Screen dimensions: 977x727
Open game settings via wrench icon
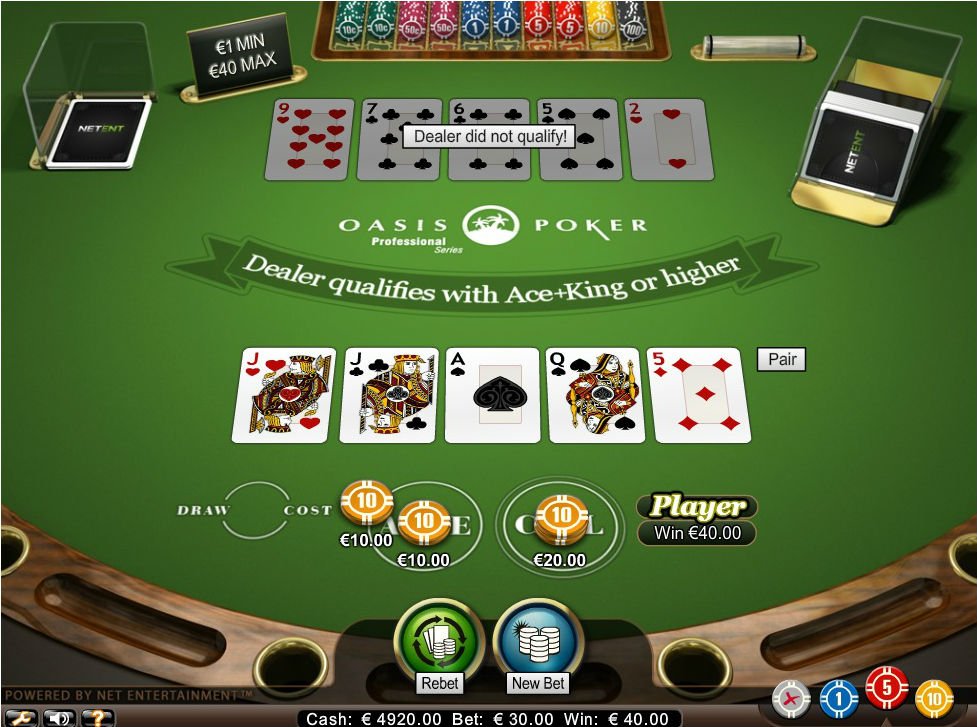click(x=20, y=718)
